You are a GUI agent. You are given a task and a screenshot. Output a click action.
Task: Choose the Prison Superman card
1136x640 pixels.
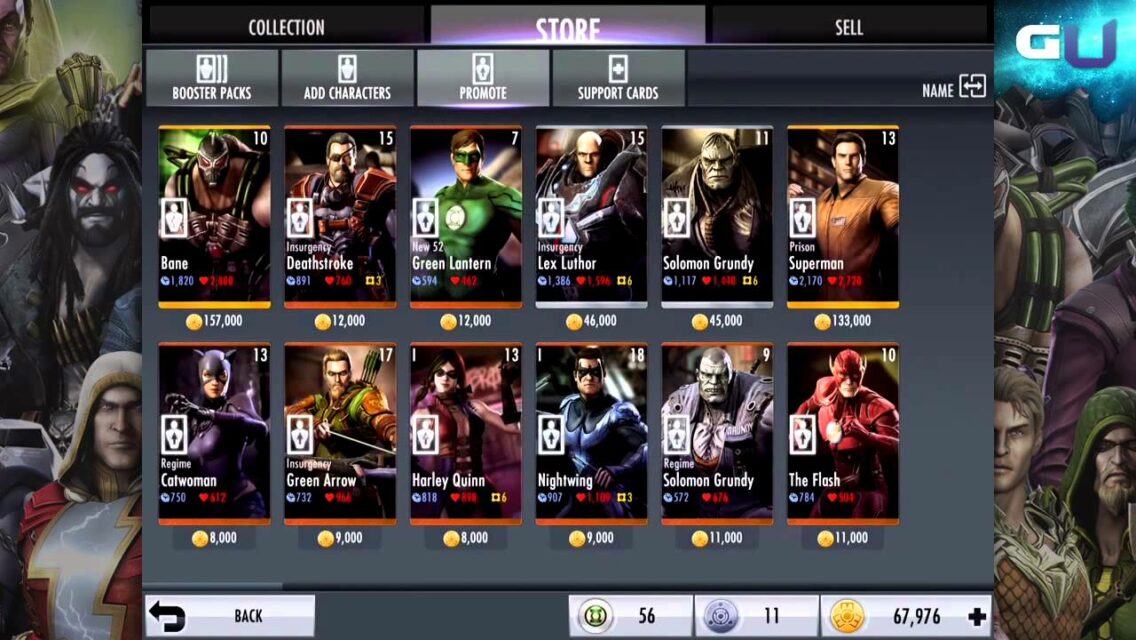(842, 216)
